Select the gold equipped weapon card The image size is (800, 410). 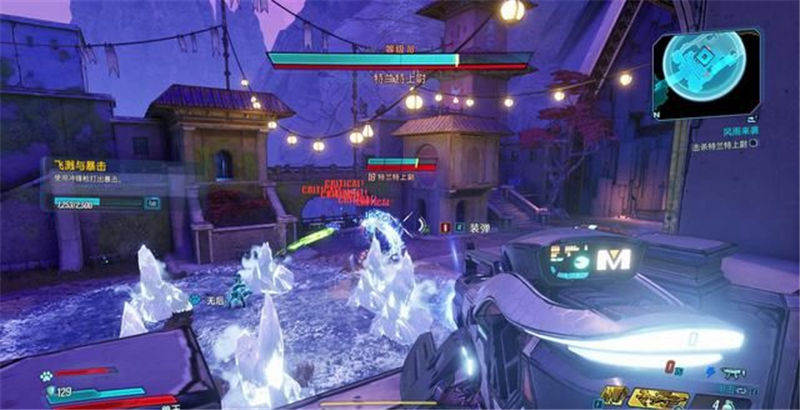pyautogui.click(x=659, y=398)
